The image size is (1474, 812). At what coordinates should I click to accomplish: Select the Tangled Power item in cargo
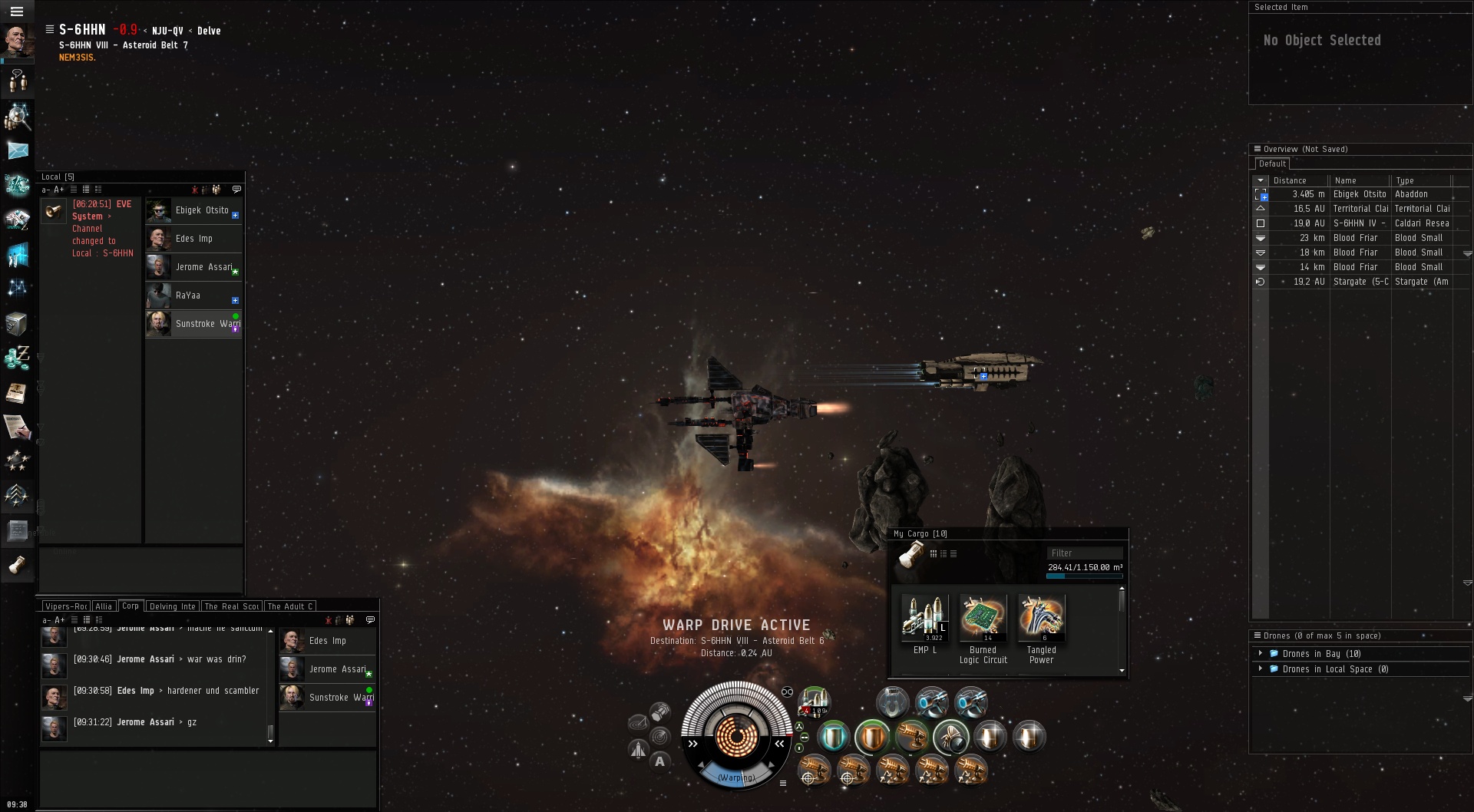click(x=1041, y=619)
